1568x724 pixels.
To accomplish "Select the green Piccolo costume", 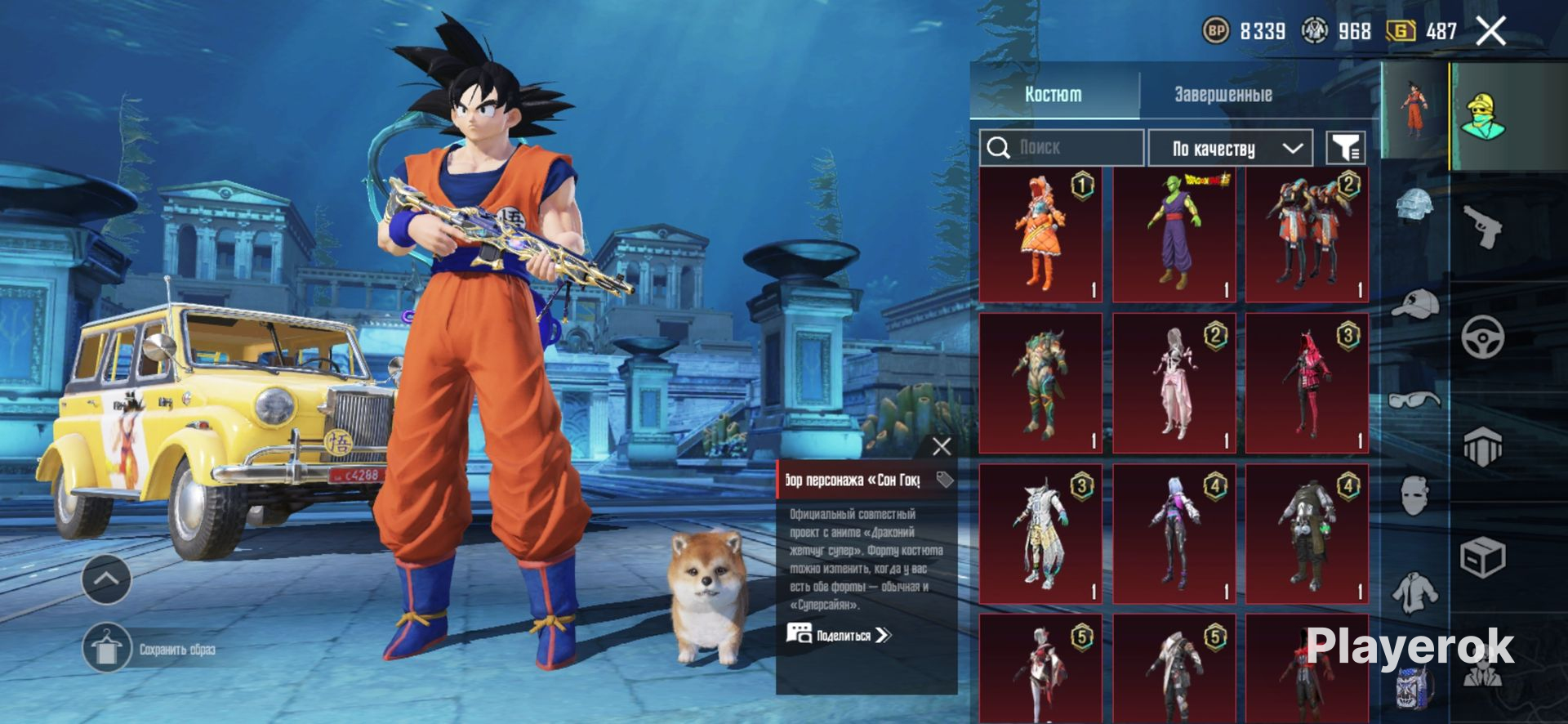I will pos(1174,235).
